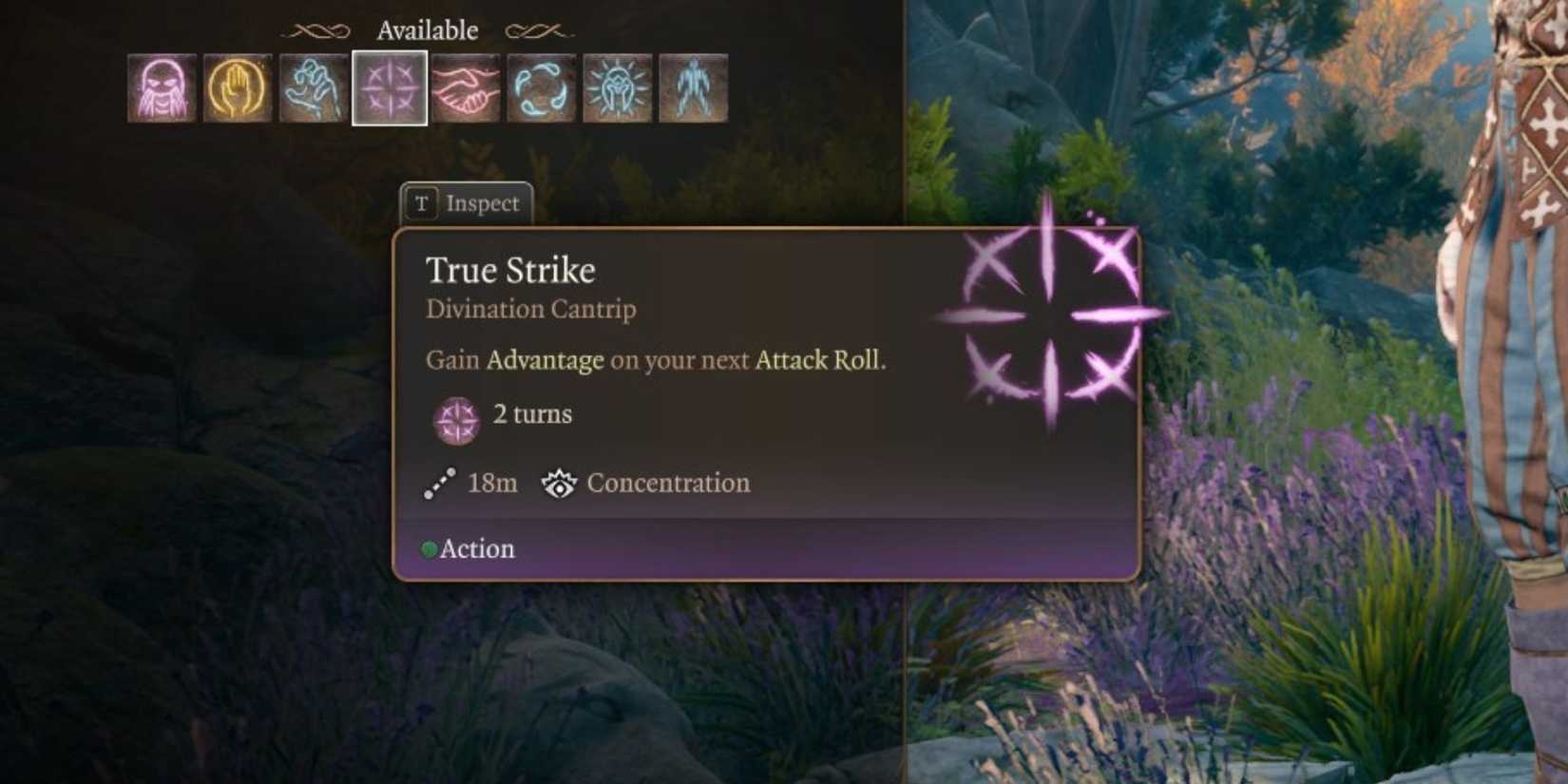
Task: Select the Chill Touch clawed hand icon
Action: [x=312, y=87]
